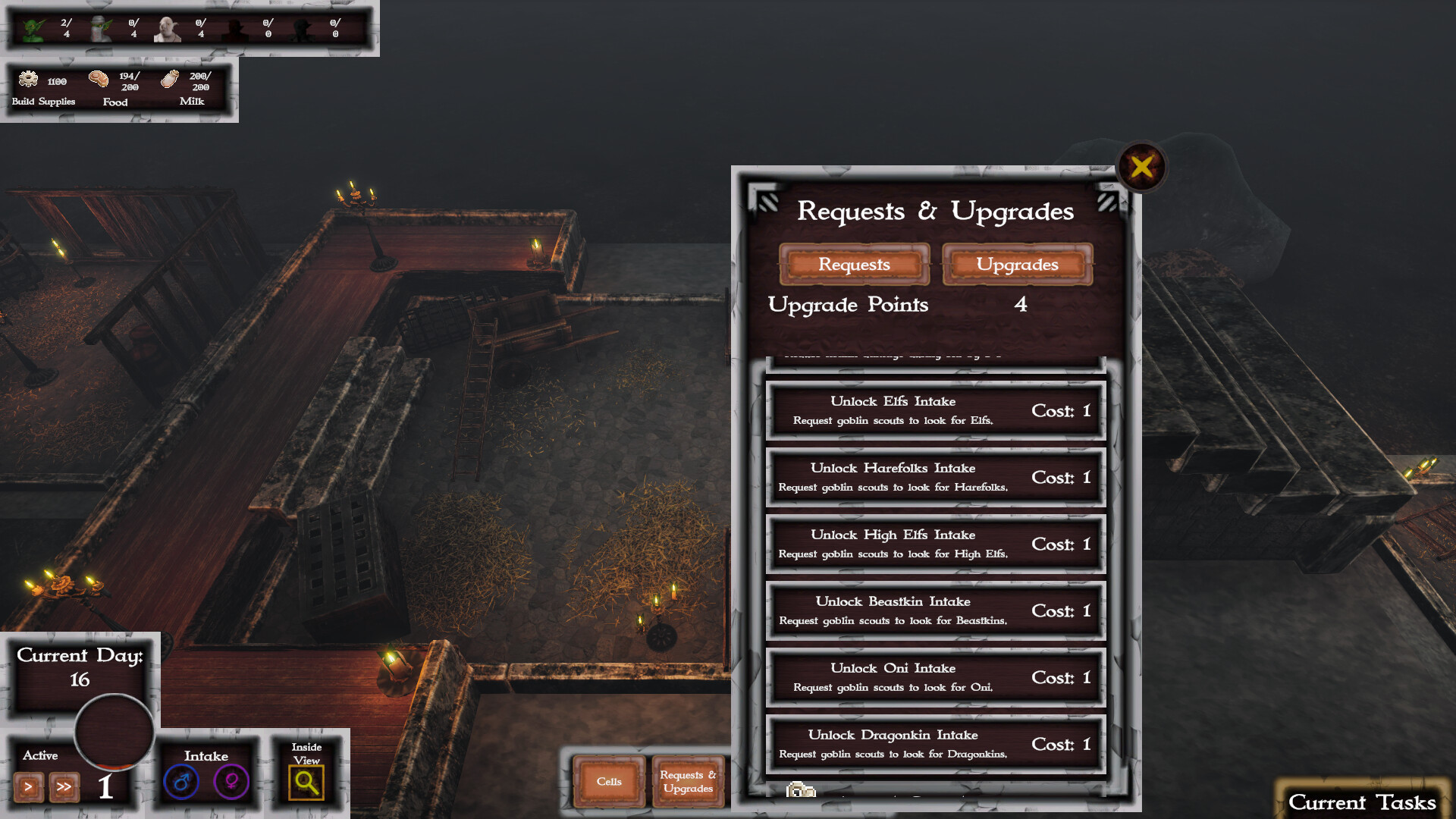
Task: Purchase the Unlock Dragonkin Intake upgrade
Action: pyautogui.click(x=936, y=743)
